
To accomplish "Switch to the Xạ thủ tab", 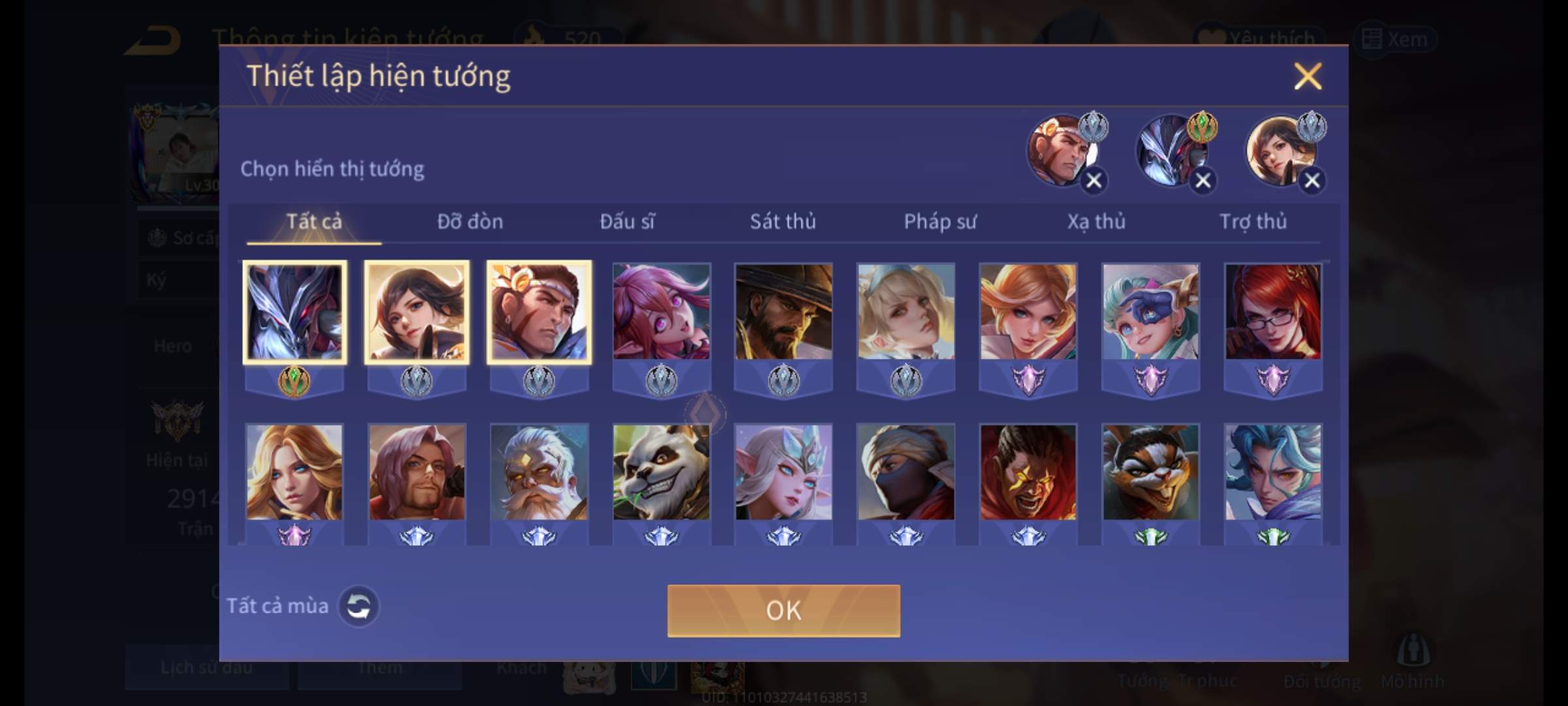I will click(1096, 222).
